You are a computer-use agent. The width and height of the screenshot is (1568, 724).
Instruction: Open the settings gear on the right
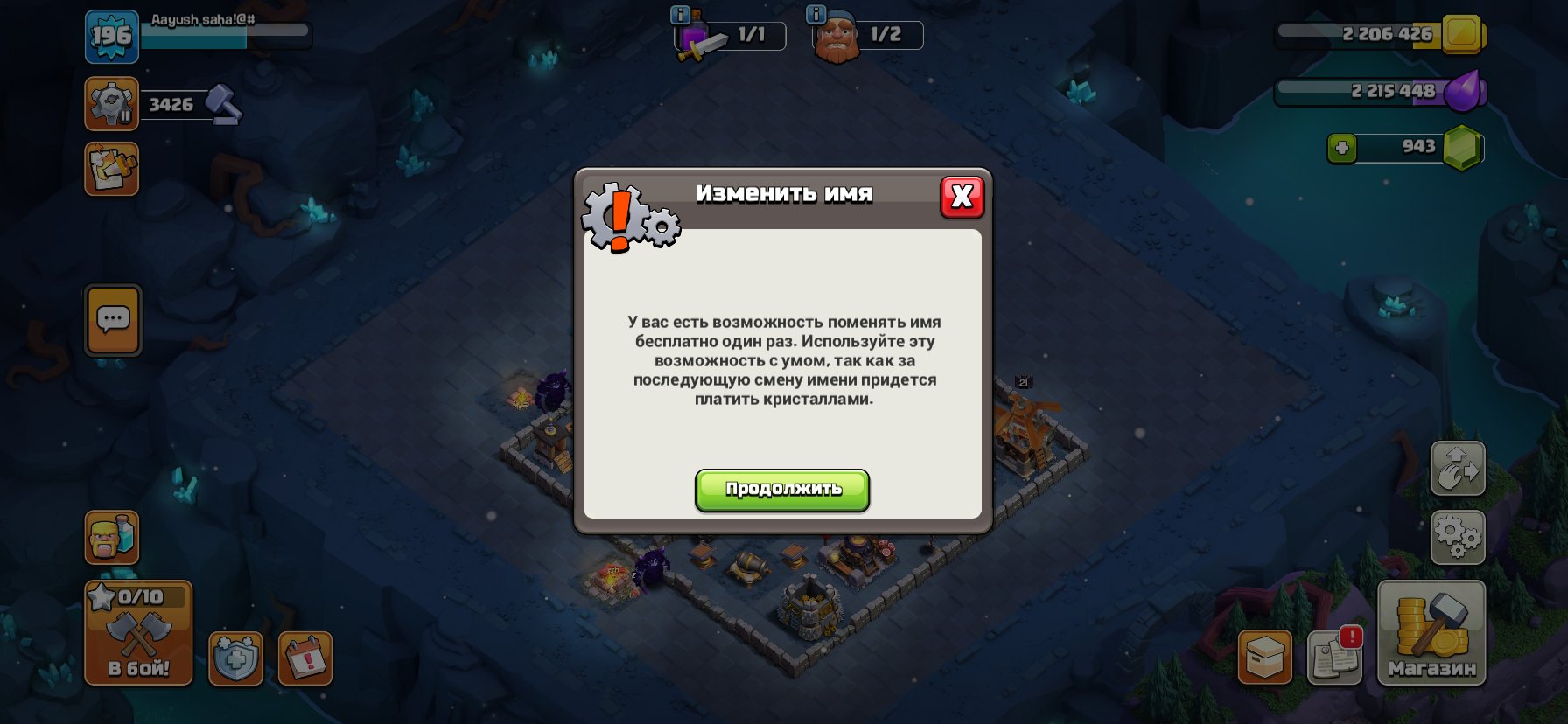[1458, 538]
